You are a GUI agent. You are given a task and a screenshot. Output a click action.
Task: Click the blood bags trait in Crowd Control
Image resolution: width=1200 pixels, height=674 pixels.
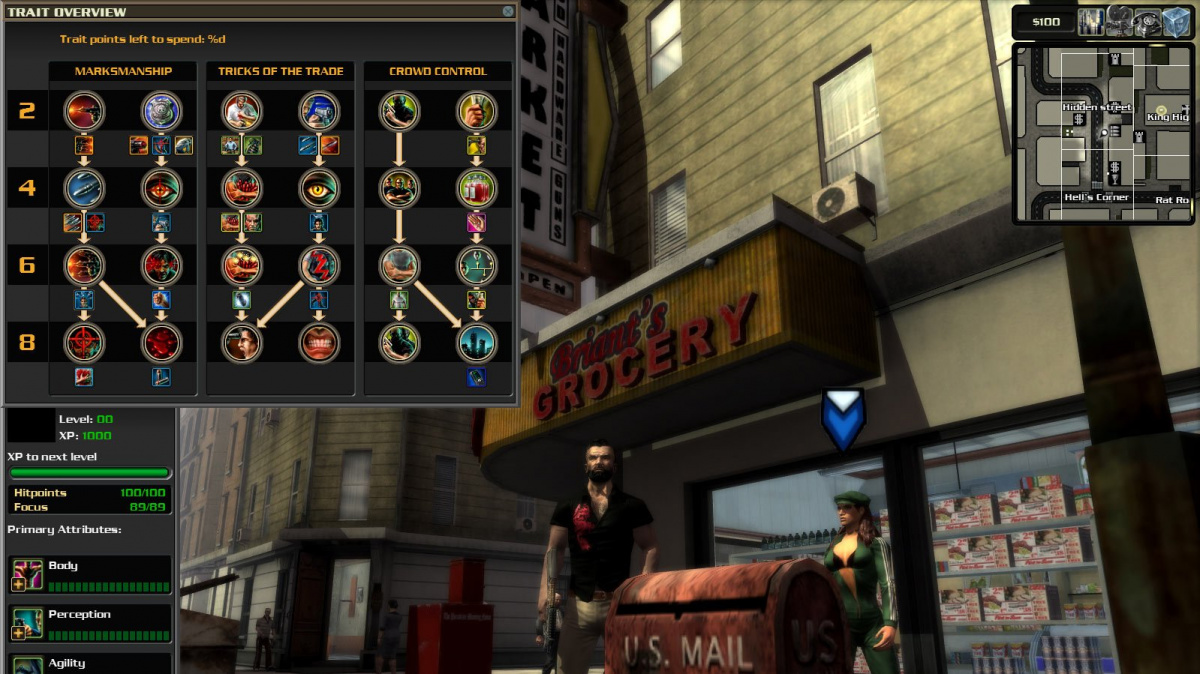(x=477, y=187)
